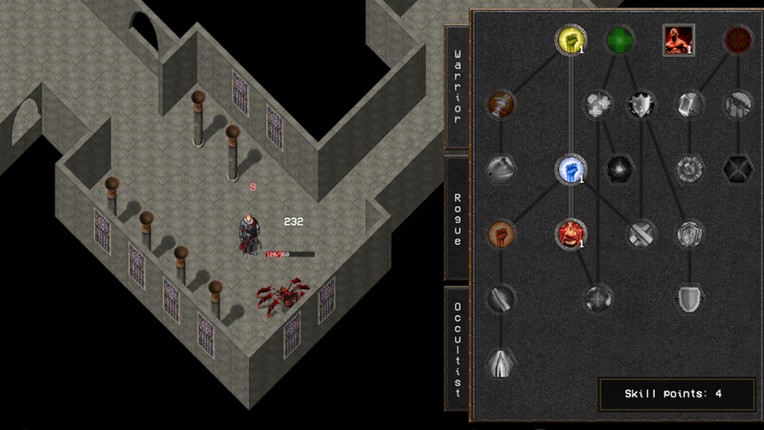Click the red muscular brute skill node
764x430 pixels.
click(x=570, y=234)
